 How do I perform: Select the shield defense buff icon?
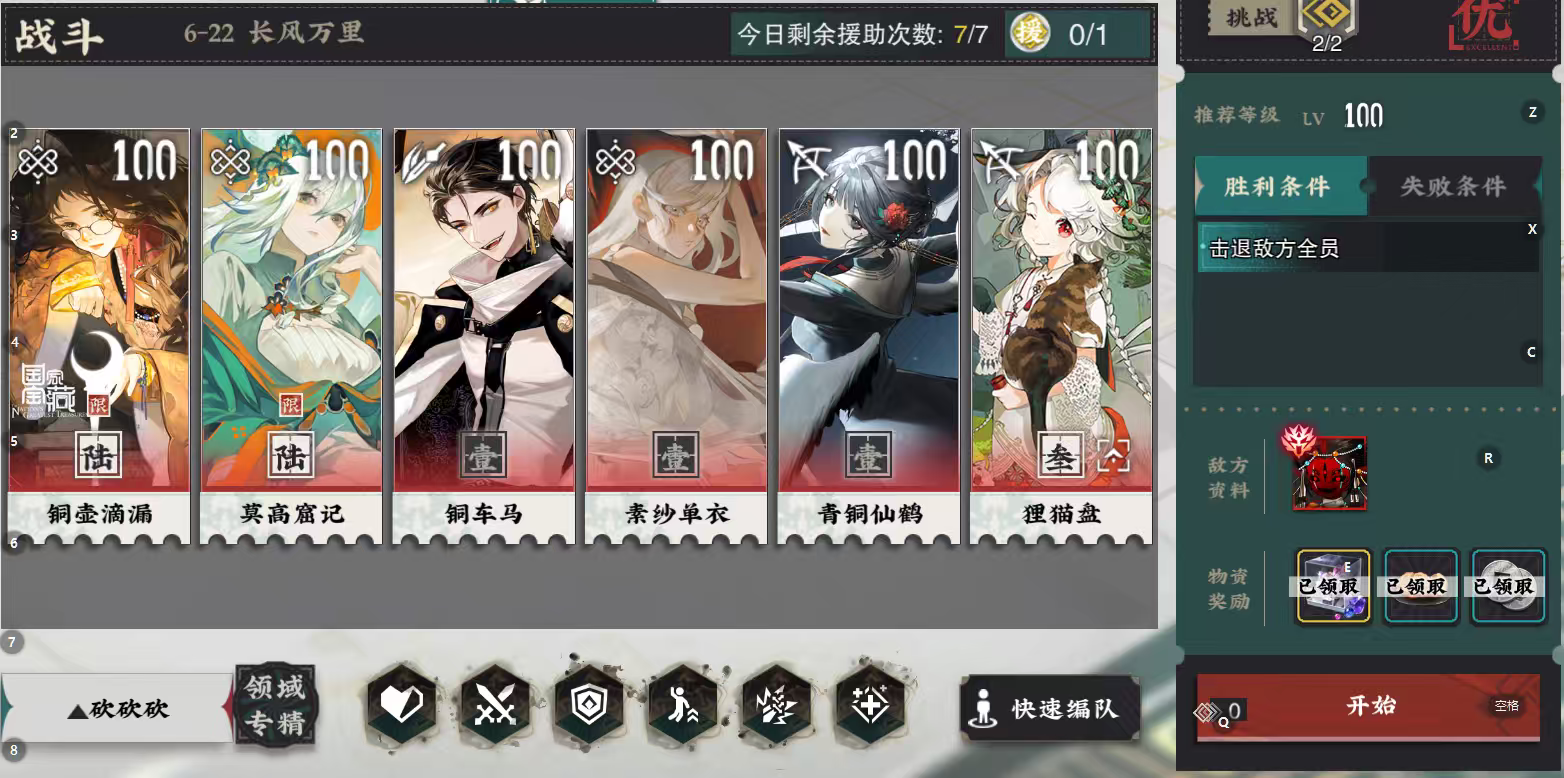pos(589,703)
